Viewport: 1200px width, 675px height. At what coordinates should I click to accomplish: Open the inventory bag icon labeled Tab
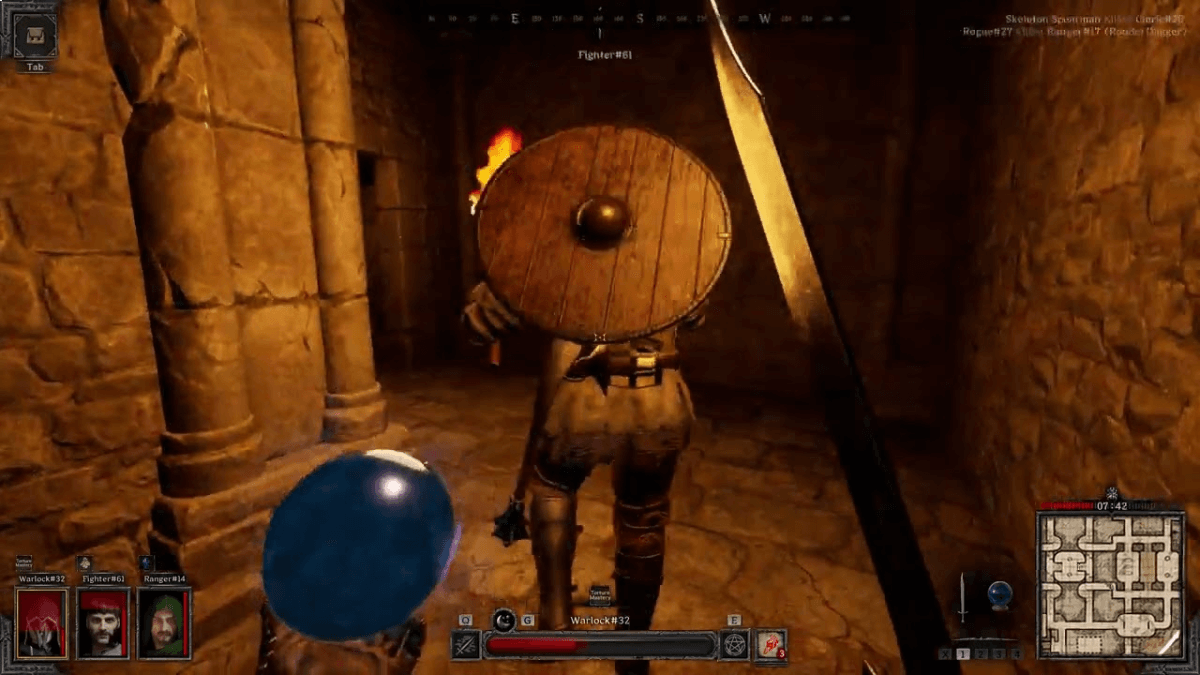click(35, 36)
